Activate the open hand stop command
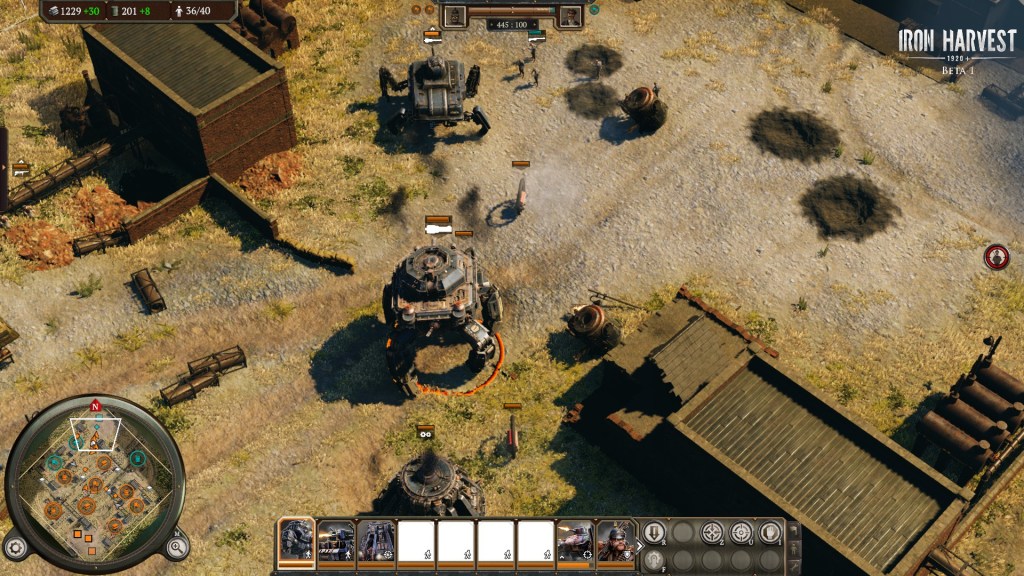 (x=770, y=533)
